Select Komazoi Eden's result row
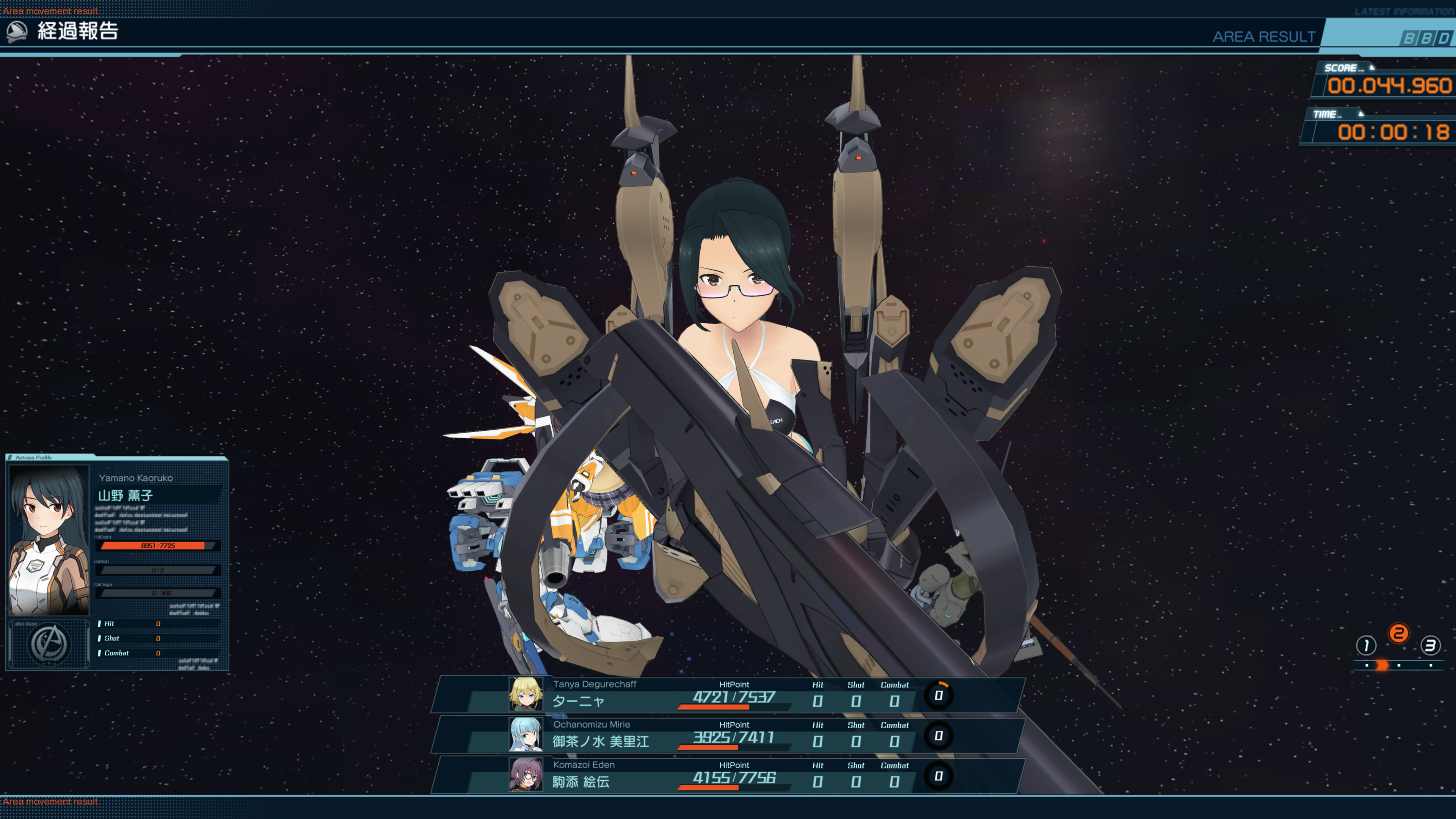 (729, 775)
